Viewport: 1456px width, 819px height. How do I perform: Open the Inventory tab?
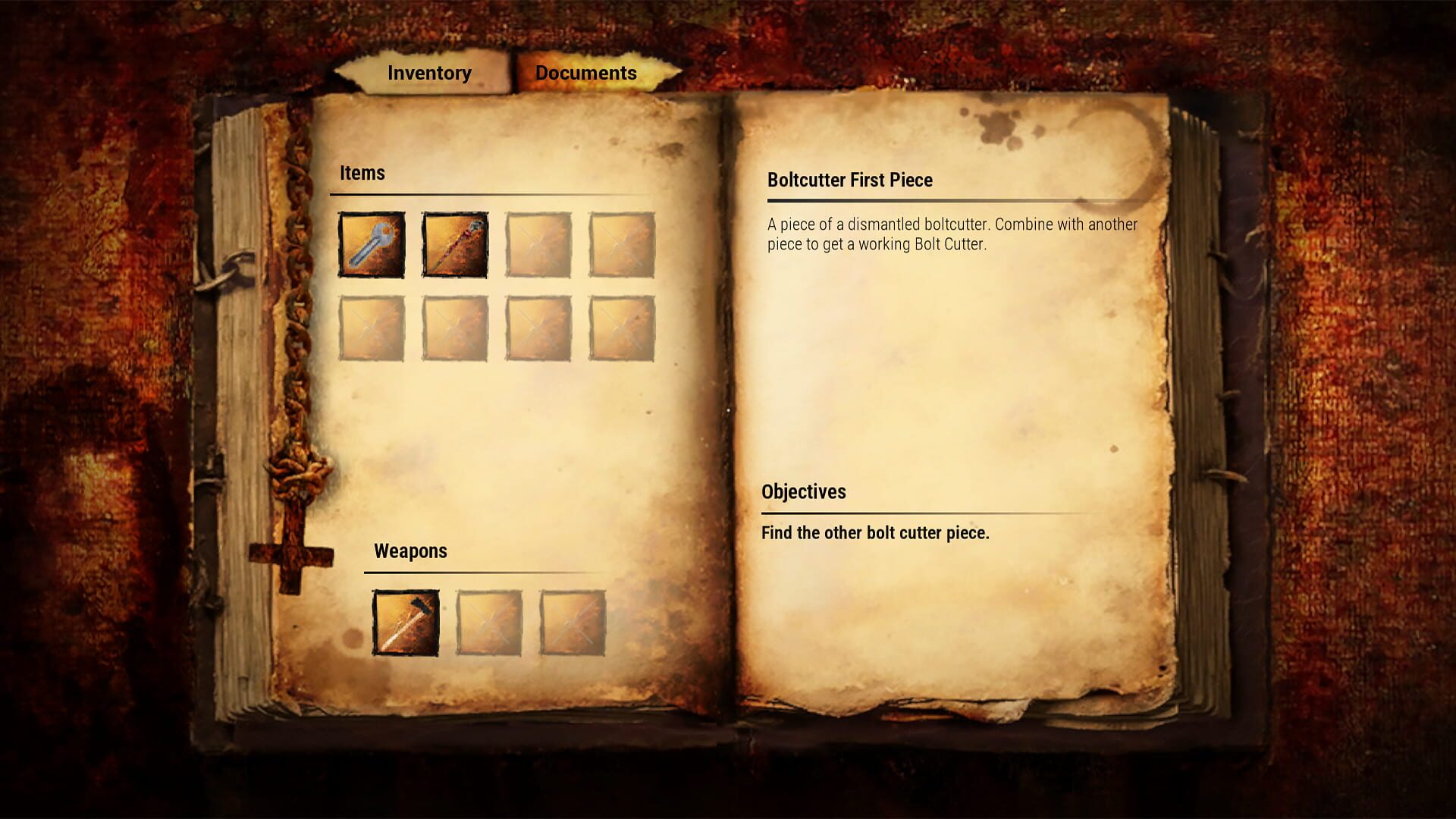coord(429,74)
